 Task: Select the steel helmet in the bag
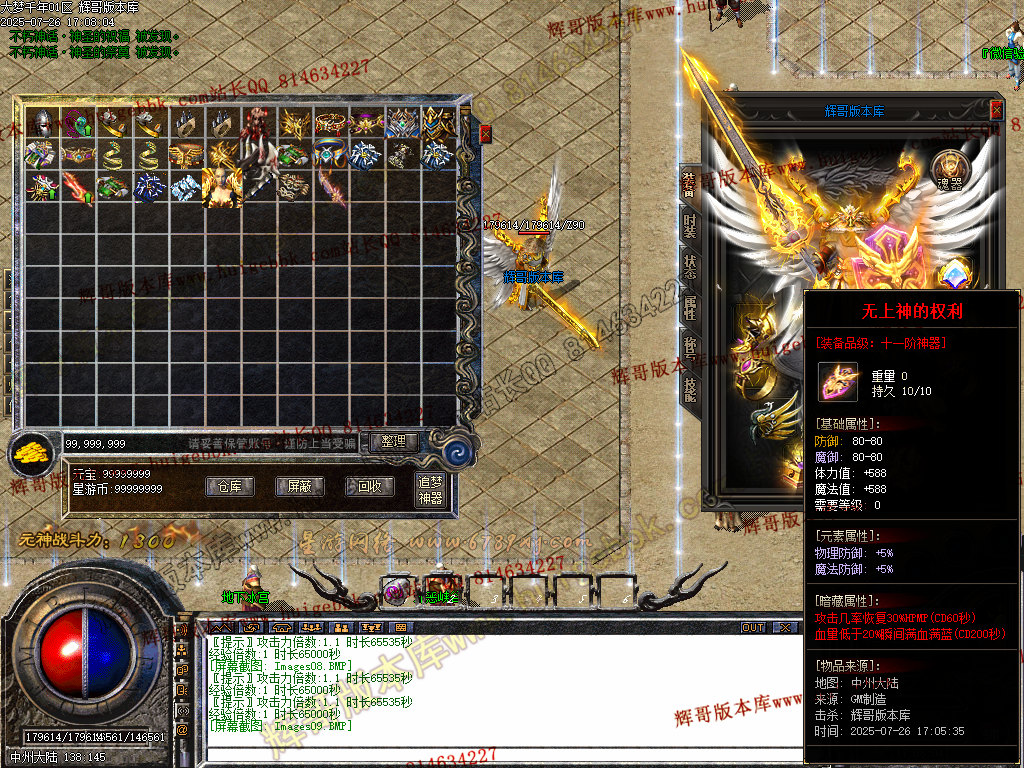(42, 122)
